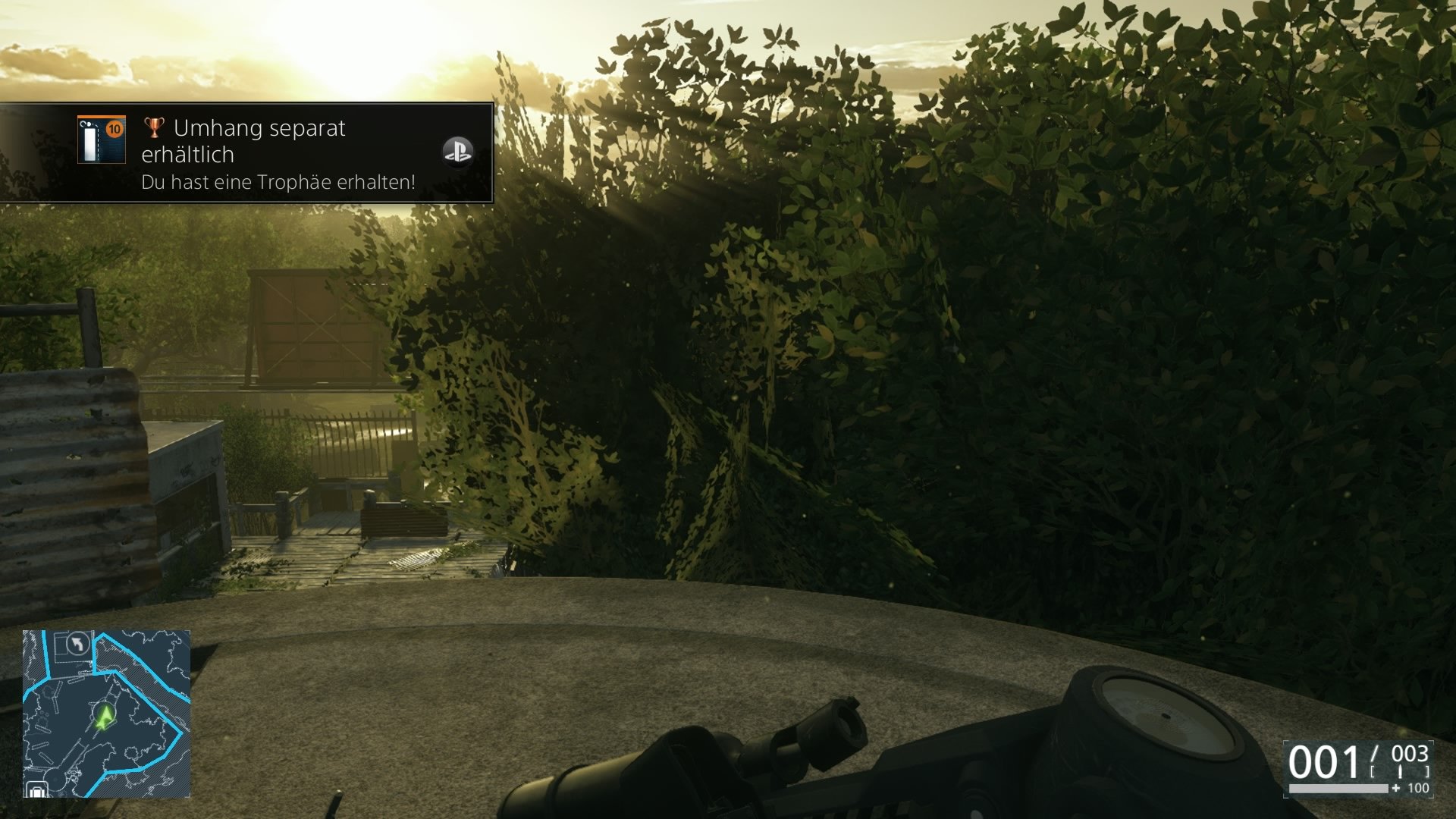Click the grenade charge progress bar
This screenshot has width=1456, height=819.
[1338, 789]
